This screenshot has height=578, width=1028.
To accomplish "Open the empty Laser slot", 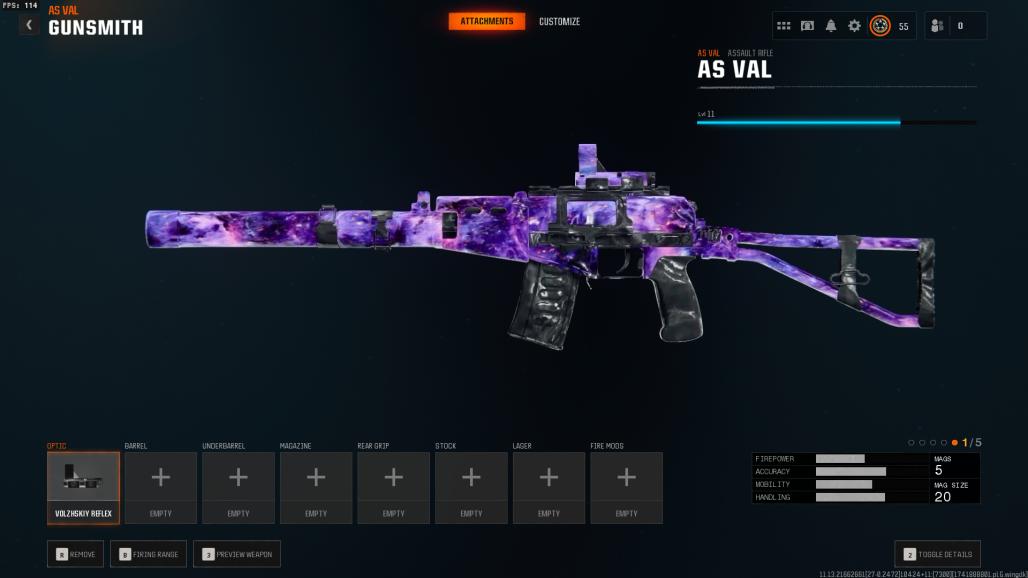I will pyautogui.click(x=549, y=488).
